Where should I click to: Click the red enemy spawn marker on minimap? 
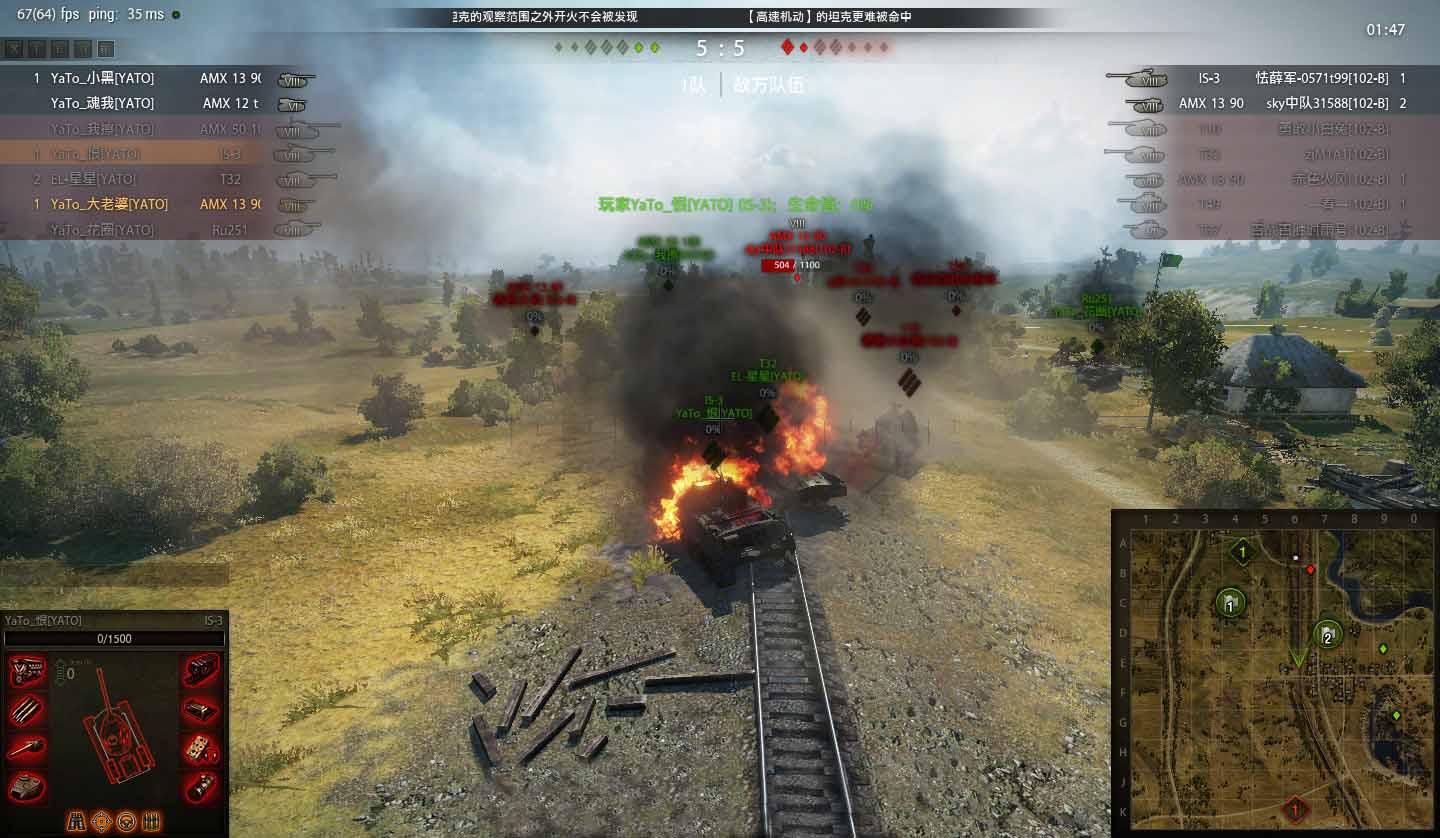1295,808
